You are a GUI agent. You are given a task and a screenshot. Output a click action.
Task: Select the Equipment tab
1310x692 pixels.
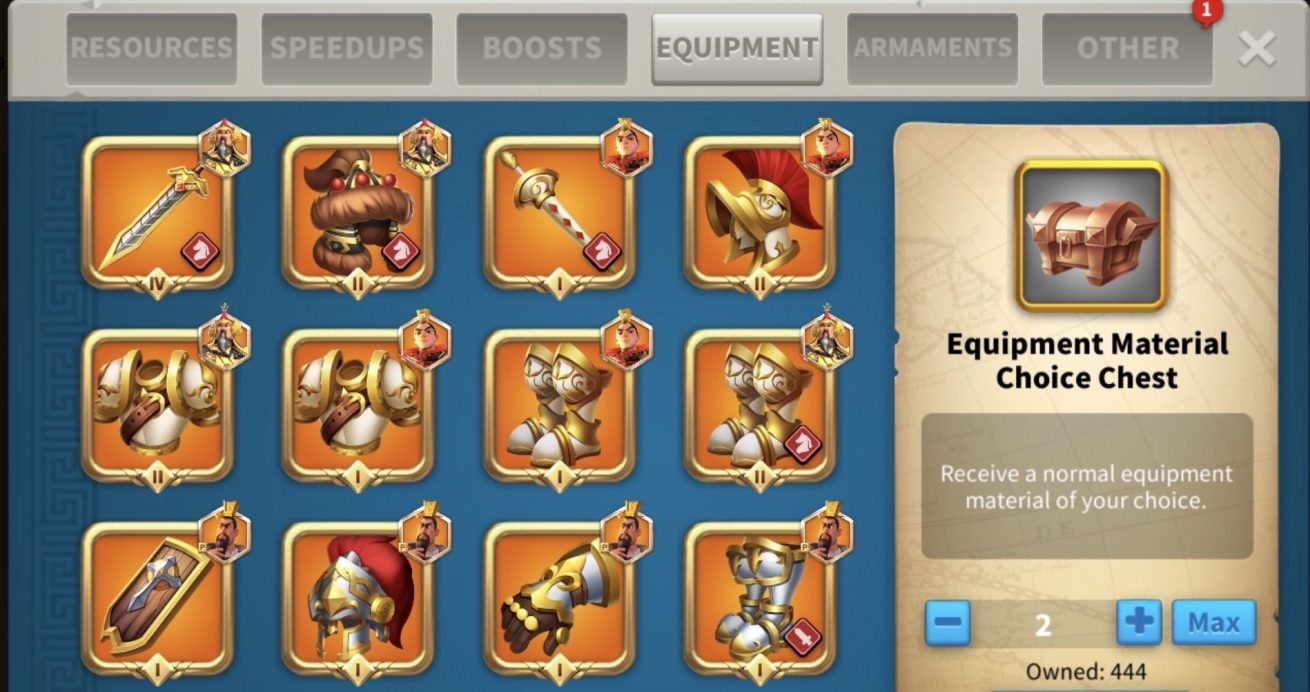(737, 48)
